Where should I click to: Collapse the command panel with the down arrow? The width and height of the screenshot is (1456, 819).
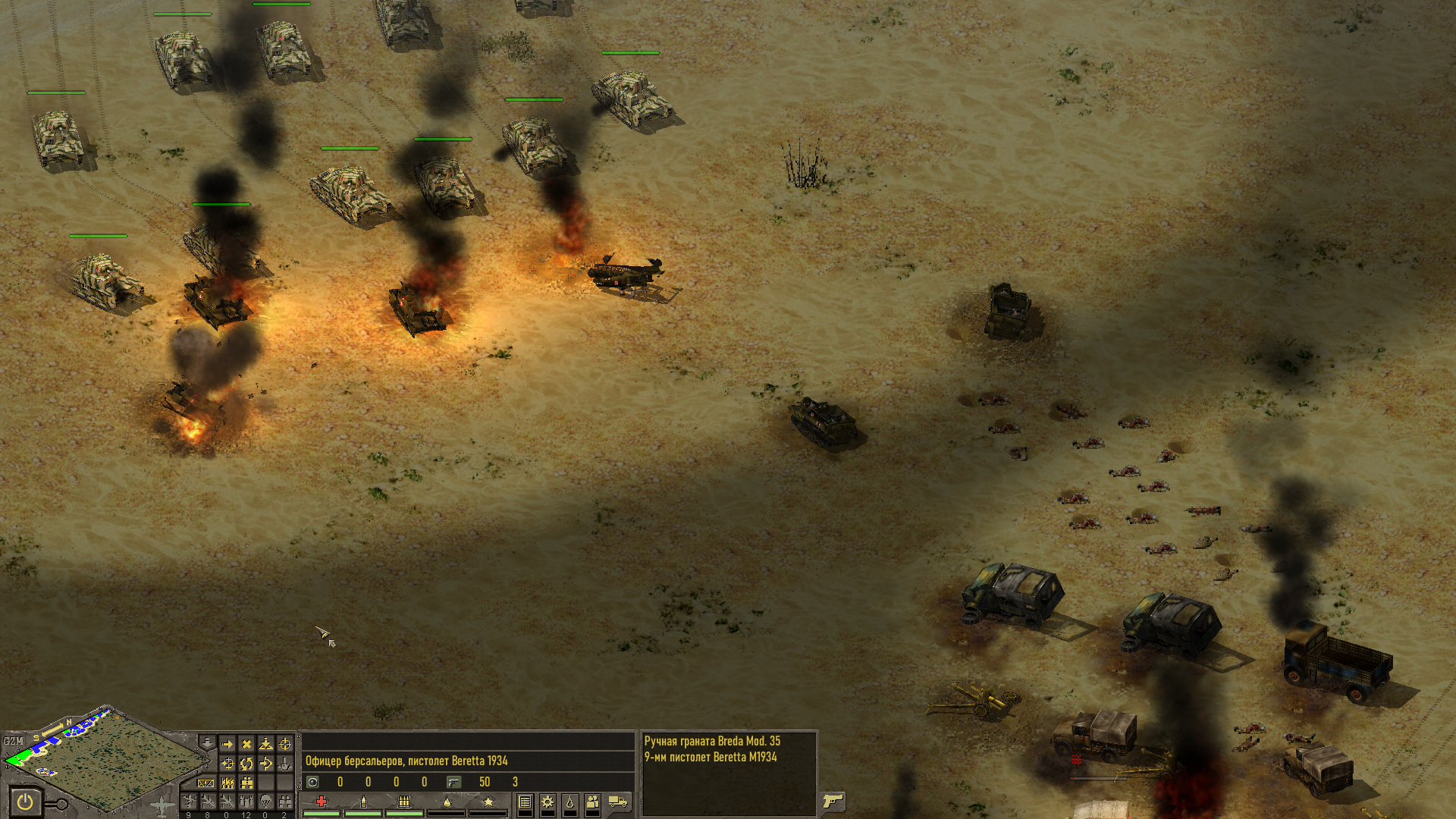tap(206, 741)
